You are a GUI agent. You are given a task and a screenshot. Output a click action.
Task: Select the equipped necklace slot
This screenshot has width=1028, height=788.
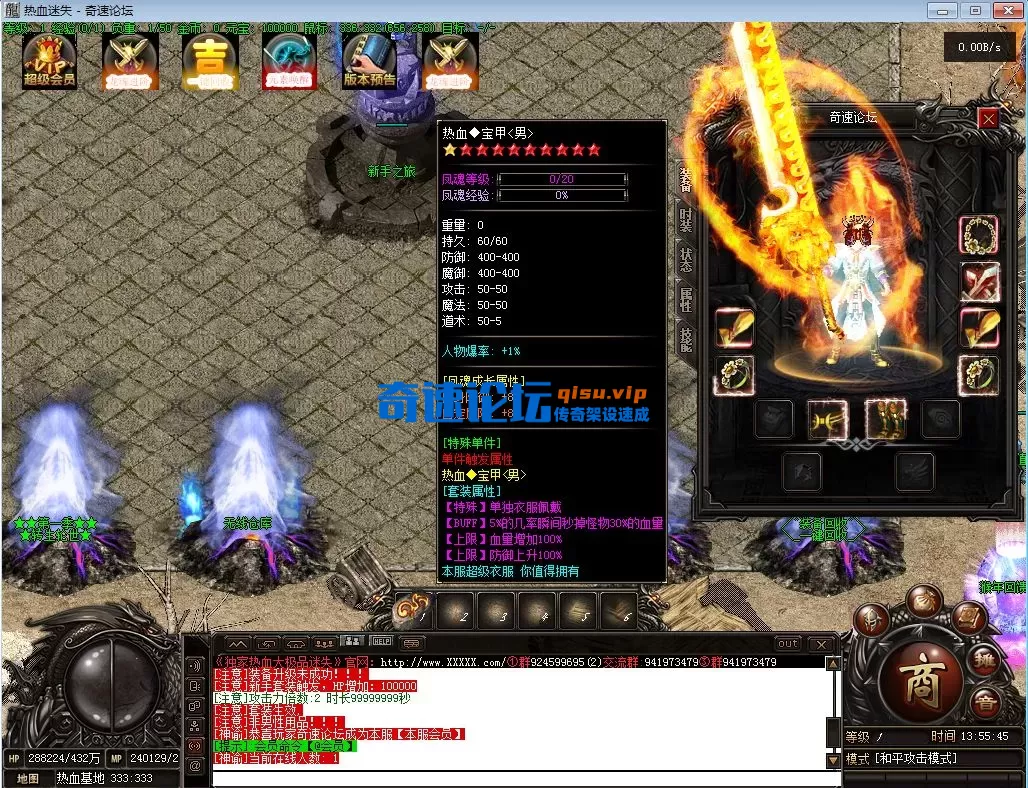[x=978, y=236]
